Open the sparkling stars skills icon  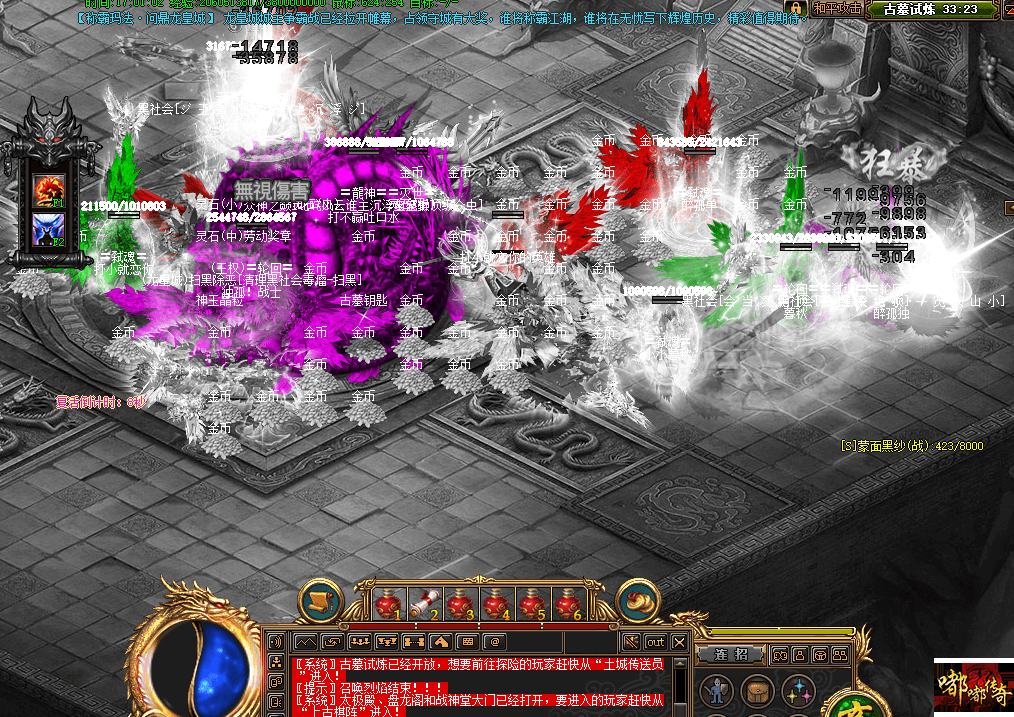pos(798,691)
